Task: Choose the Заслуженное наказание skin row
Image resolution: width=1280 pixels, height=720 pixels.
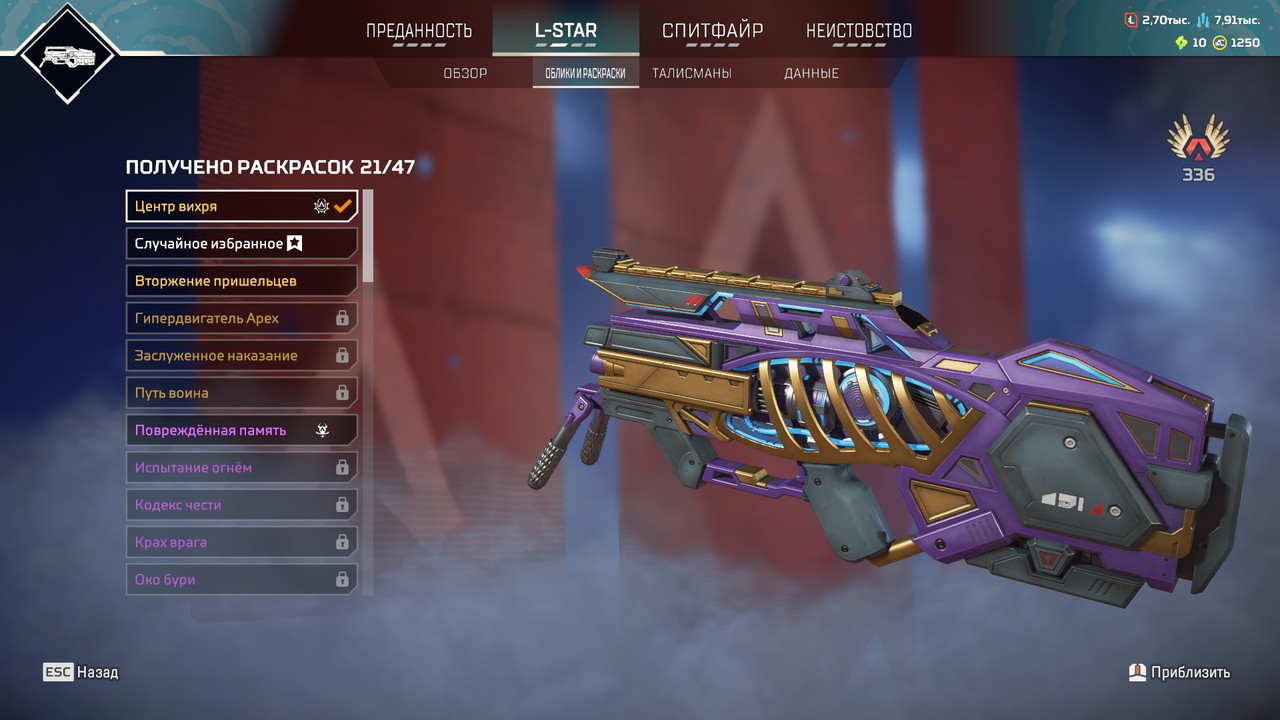Action: (x=241, y=356)
